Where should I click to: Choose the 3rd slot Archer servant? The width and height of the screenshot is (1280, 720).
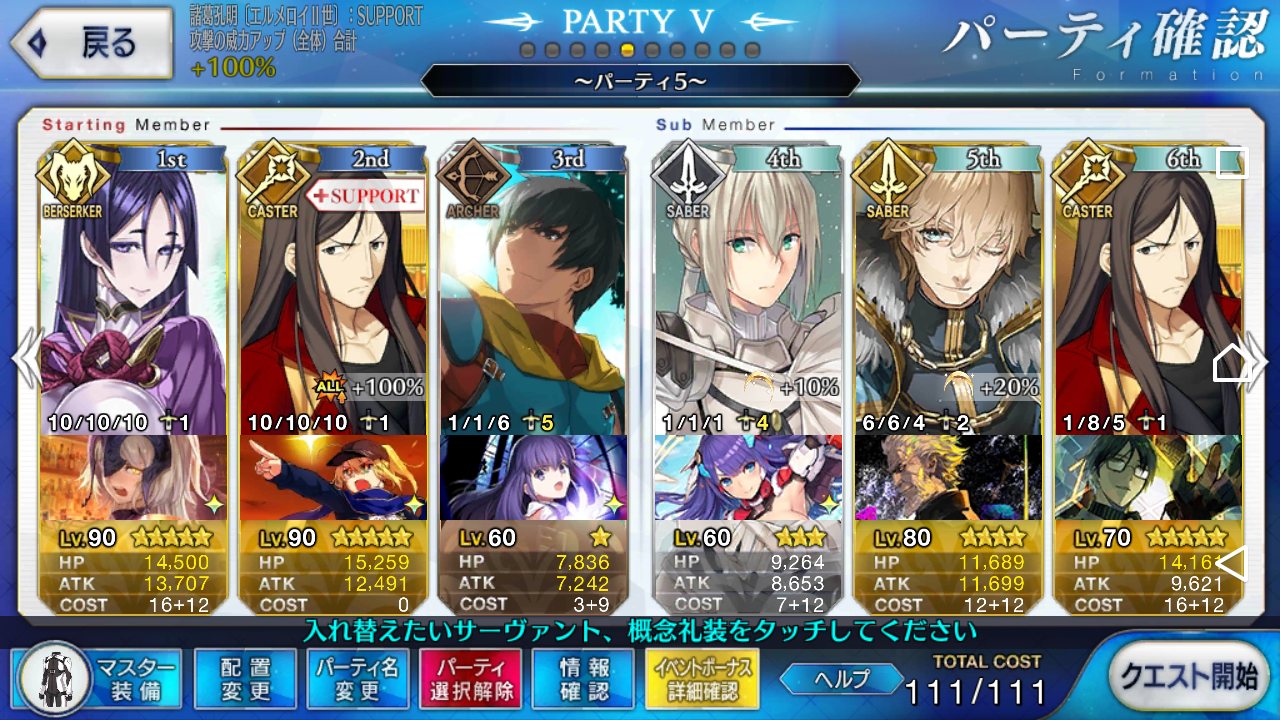(x=533, y=290)
